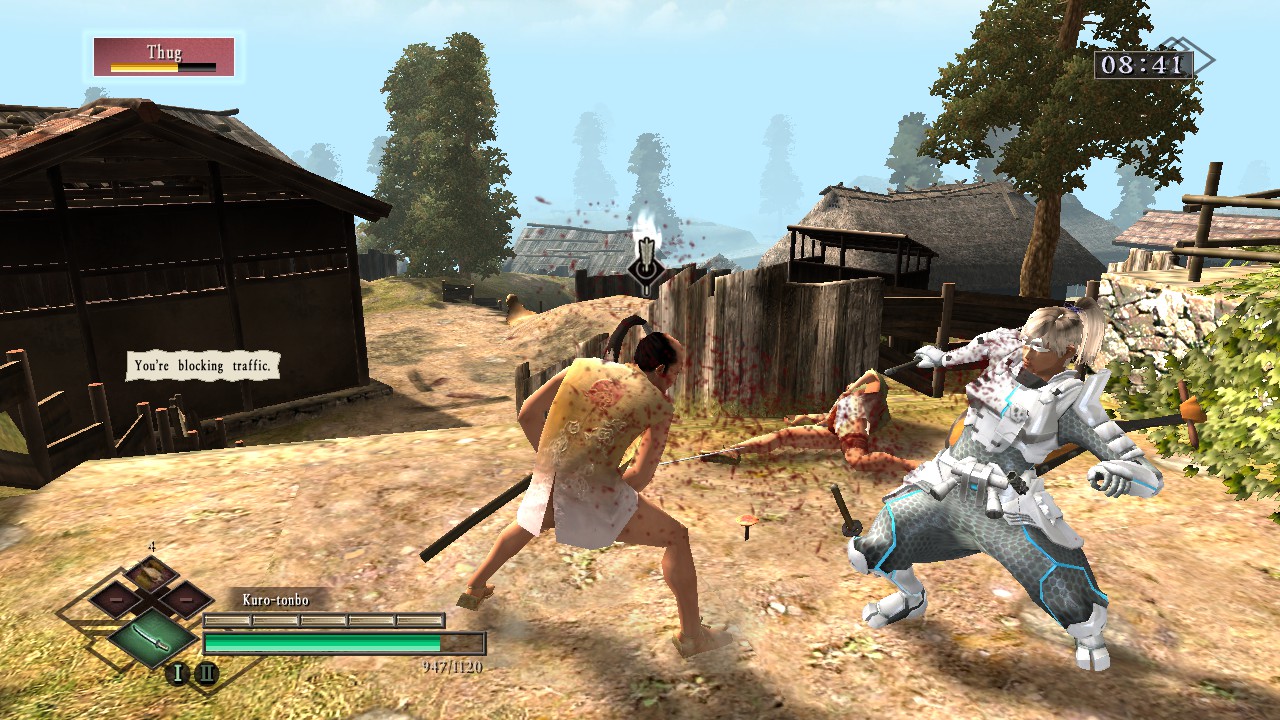Click the empty left item slot diamond
This screenshot has width=1280, height=720.
coord(115,598)
